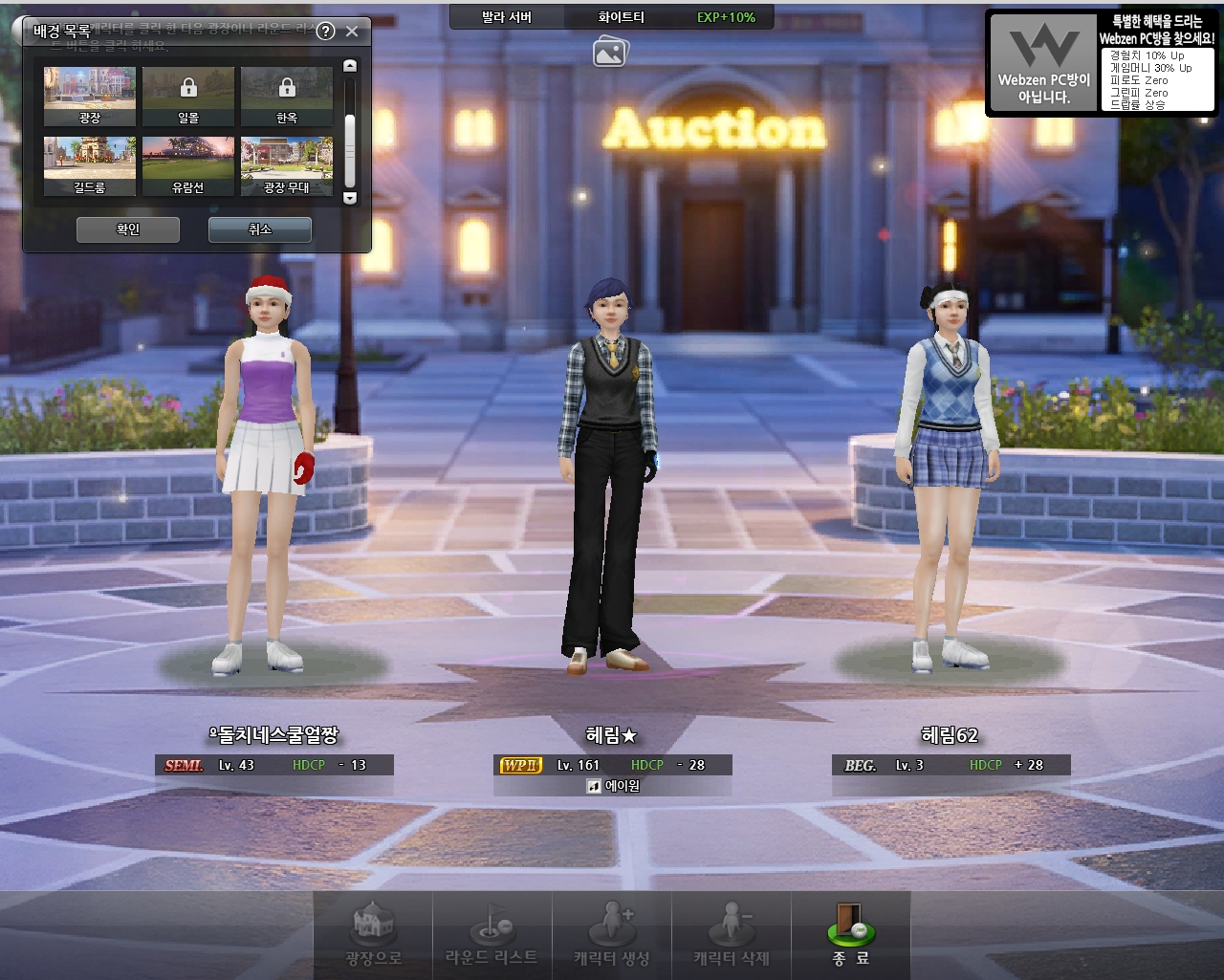Screen dimensions: 1224x980
Task: Exit the game with 종료
Action: 850,936
